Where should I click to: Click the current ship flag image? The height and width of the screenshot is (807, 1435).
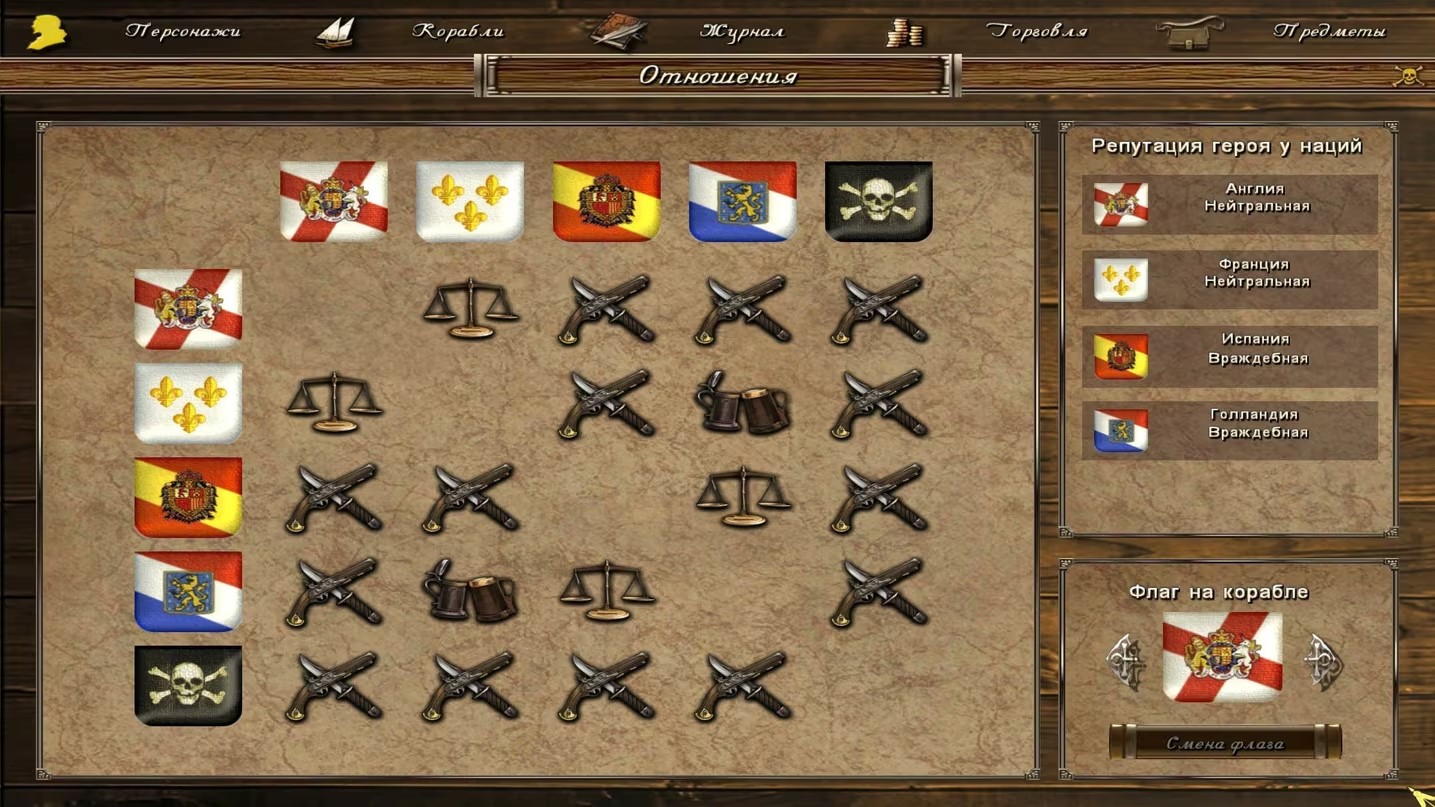1222,657
